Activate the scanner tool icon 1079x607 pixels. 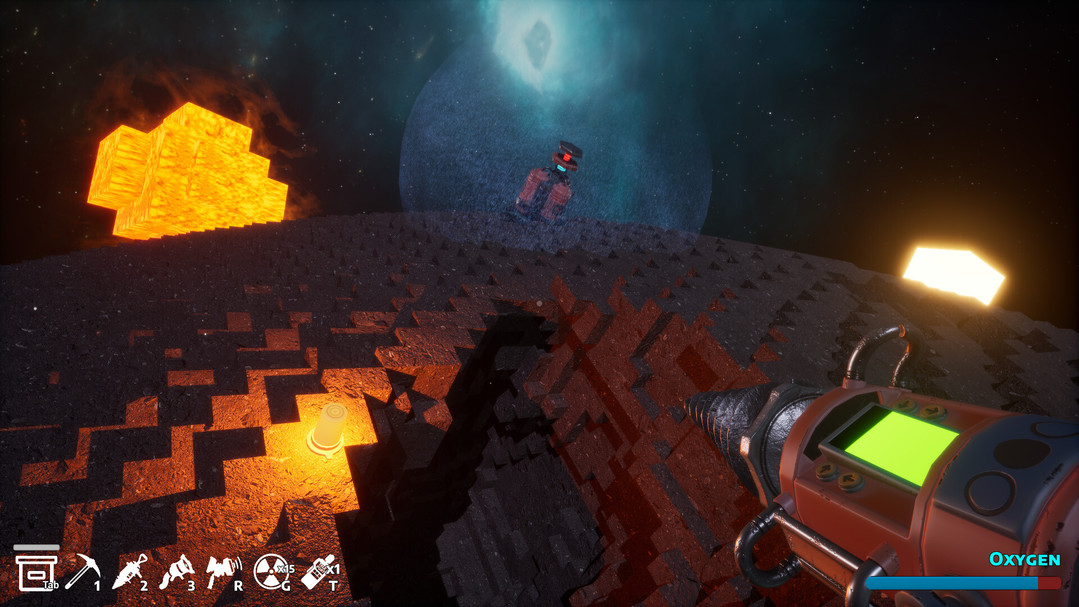(222, 571)
